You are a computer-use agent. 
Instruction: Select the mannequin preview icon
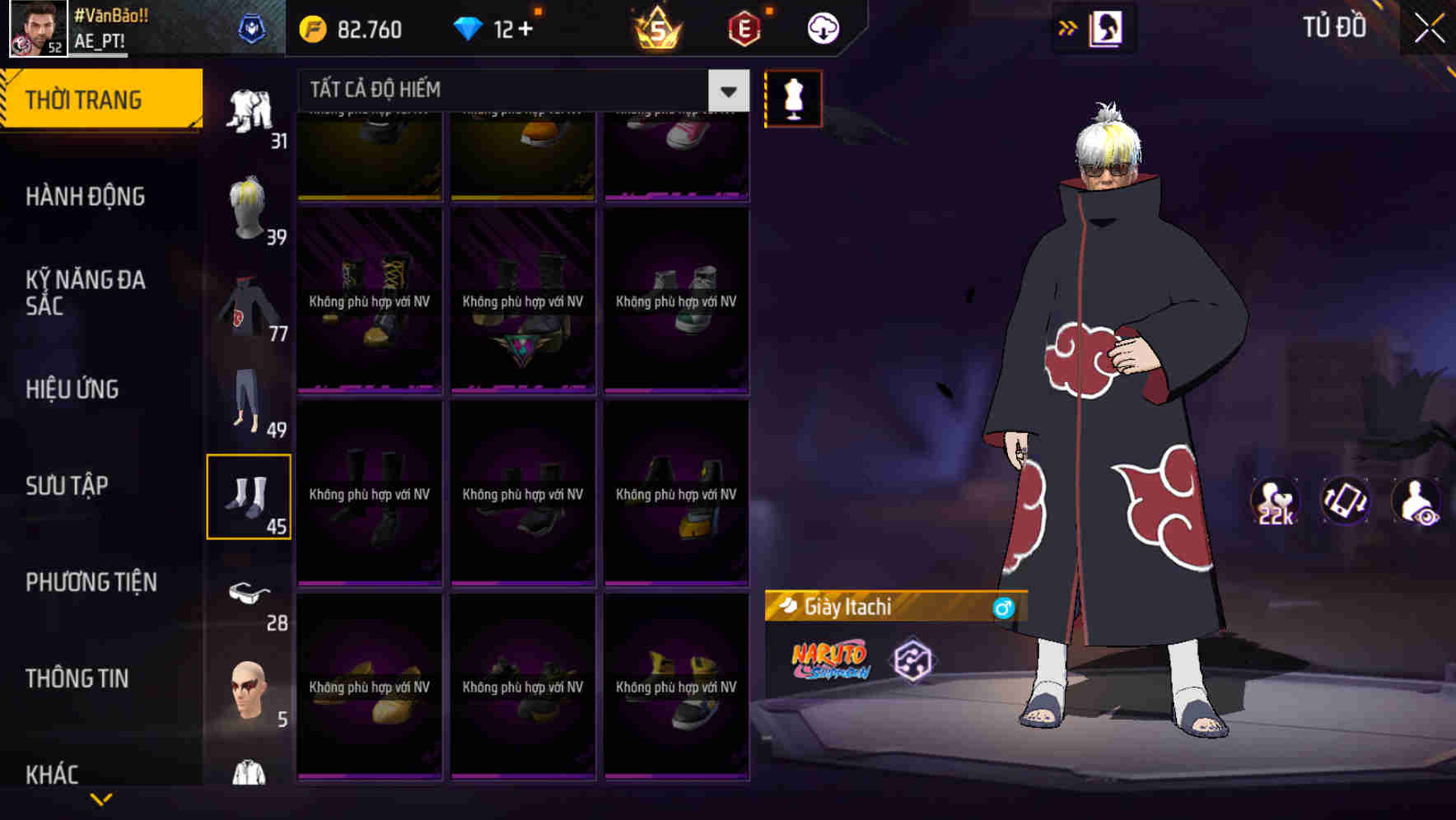pos(793,97)
